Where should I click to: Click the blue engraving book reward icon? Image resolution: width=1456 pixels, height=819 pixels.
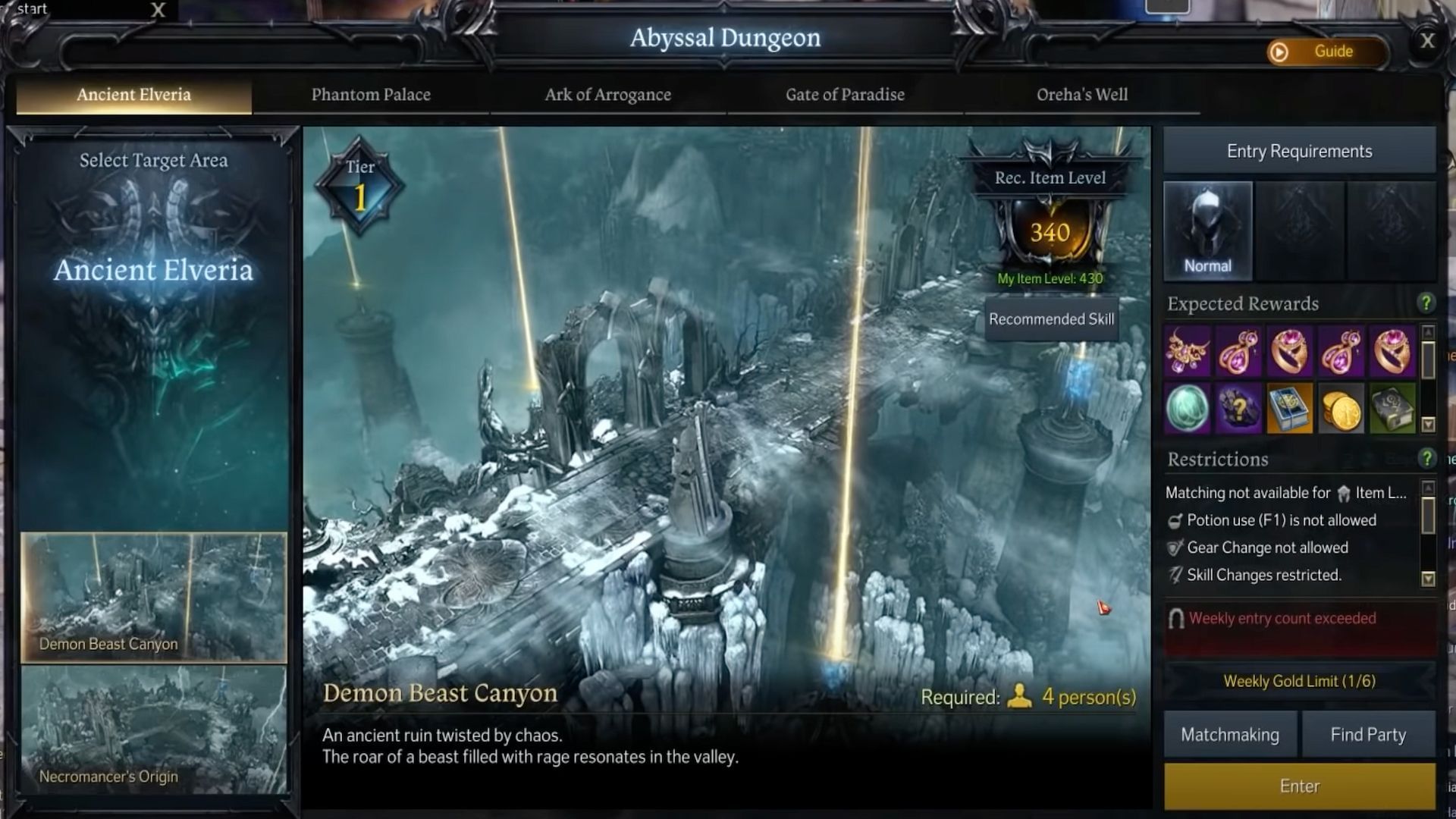1289,409
